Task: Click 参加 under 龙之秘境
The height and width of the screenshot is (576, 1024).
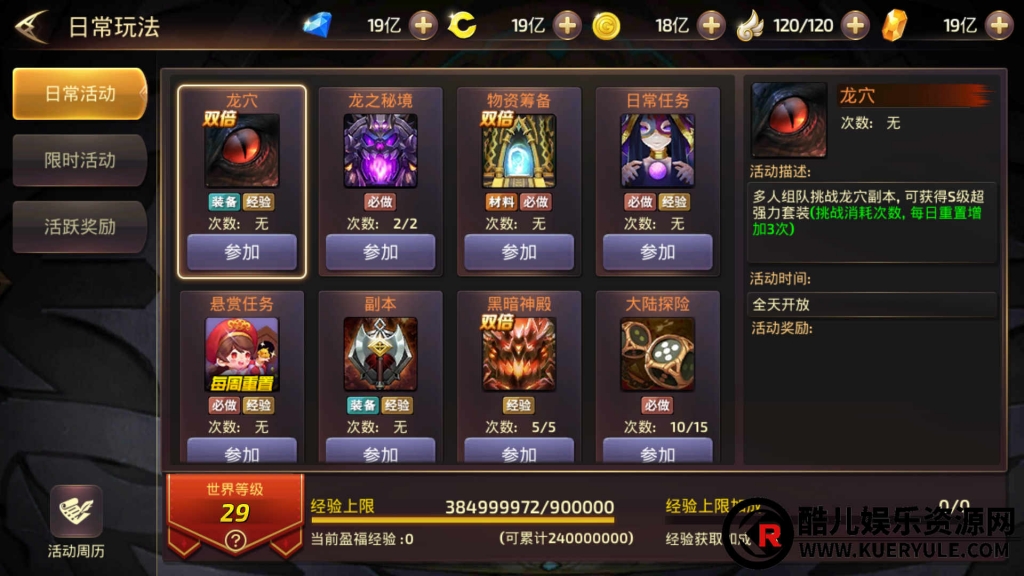Action: coord(380,252)
